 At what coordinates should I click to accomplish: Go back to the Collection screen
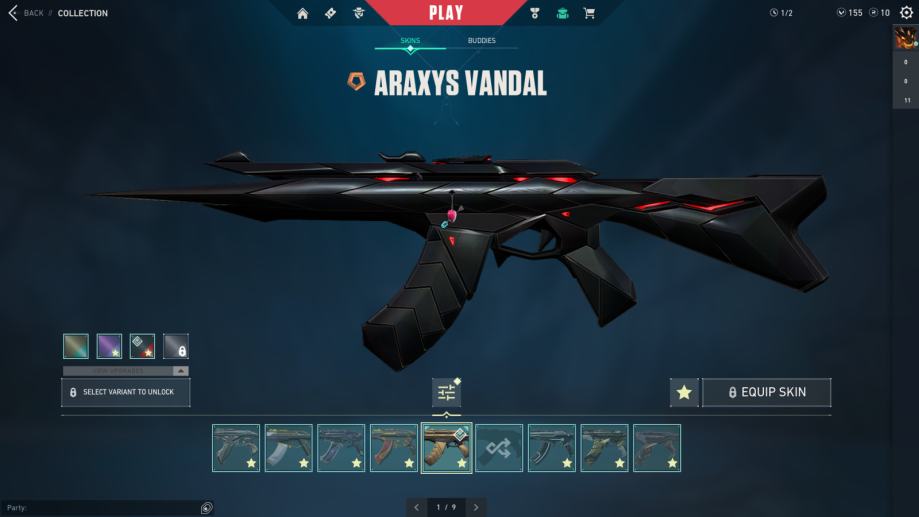(28, 13)
